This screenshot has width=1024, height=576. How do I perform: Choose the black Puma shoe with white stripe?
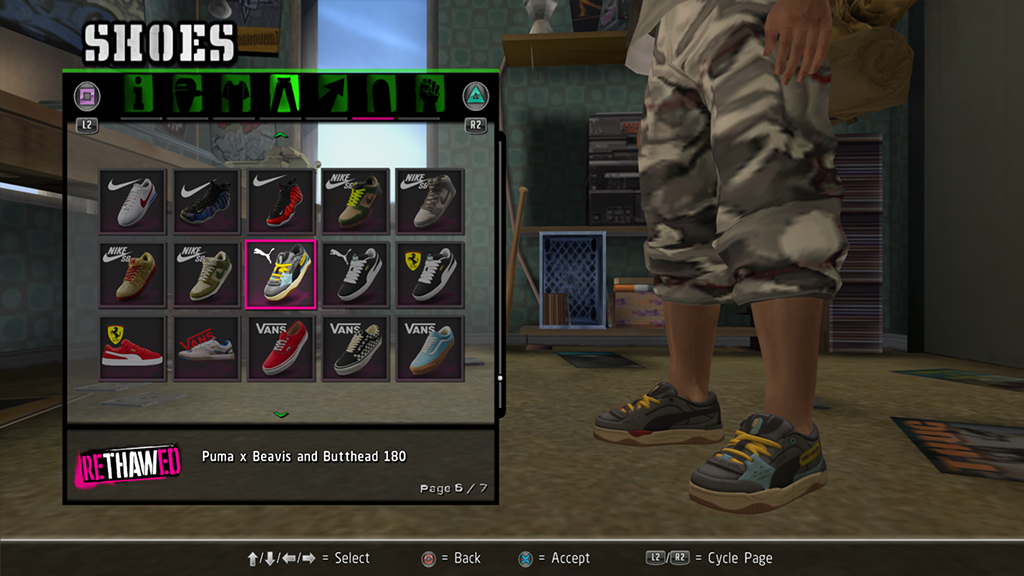point(355,274)
